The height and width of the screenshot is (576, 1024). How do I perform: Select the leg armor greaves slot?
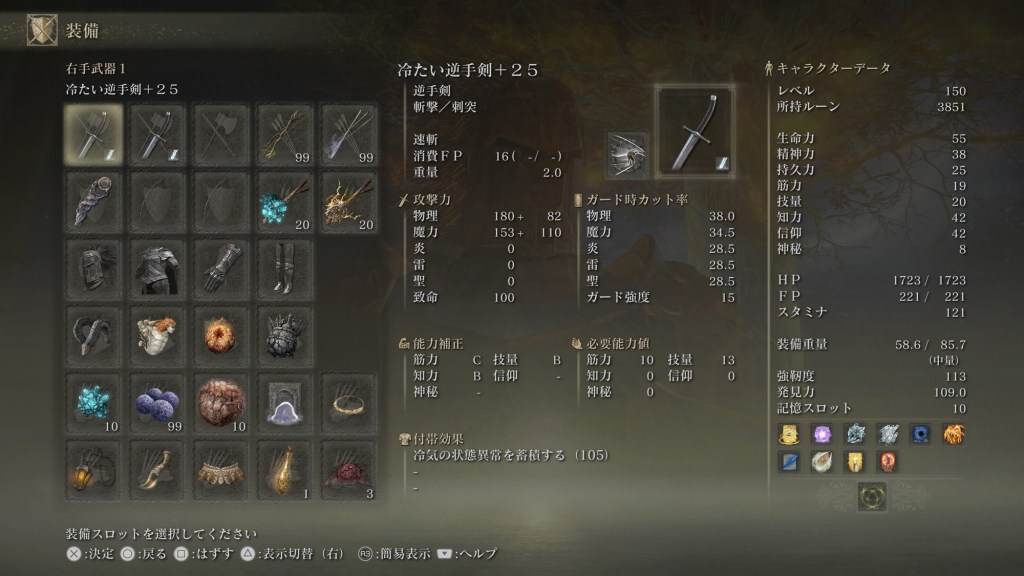click(x=285, y=265)
